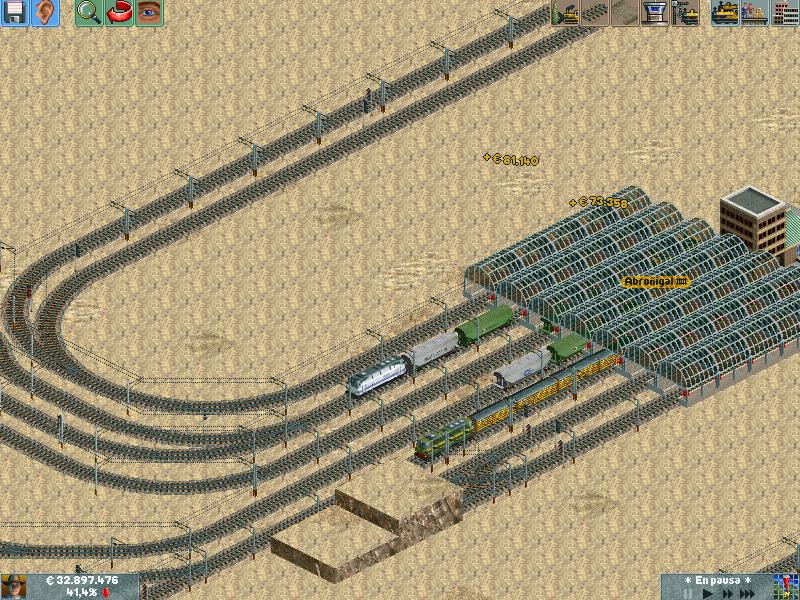The height and width of the screenshot is (600, 800).
Task: Select the bulldozer terrain tool
Action: click(x=566, y=13)
